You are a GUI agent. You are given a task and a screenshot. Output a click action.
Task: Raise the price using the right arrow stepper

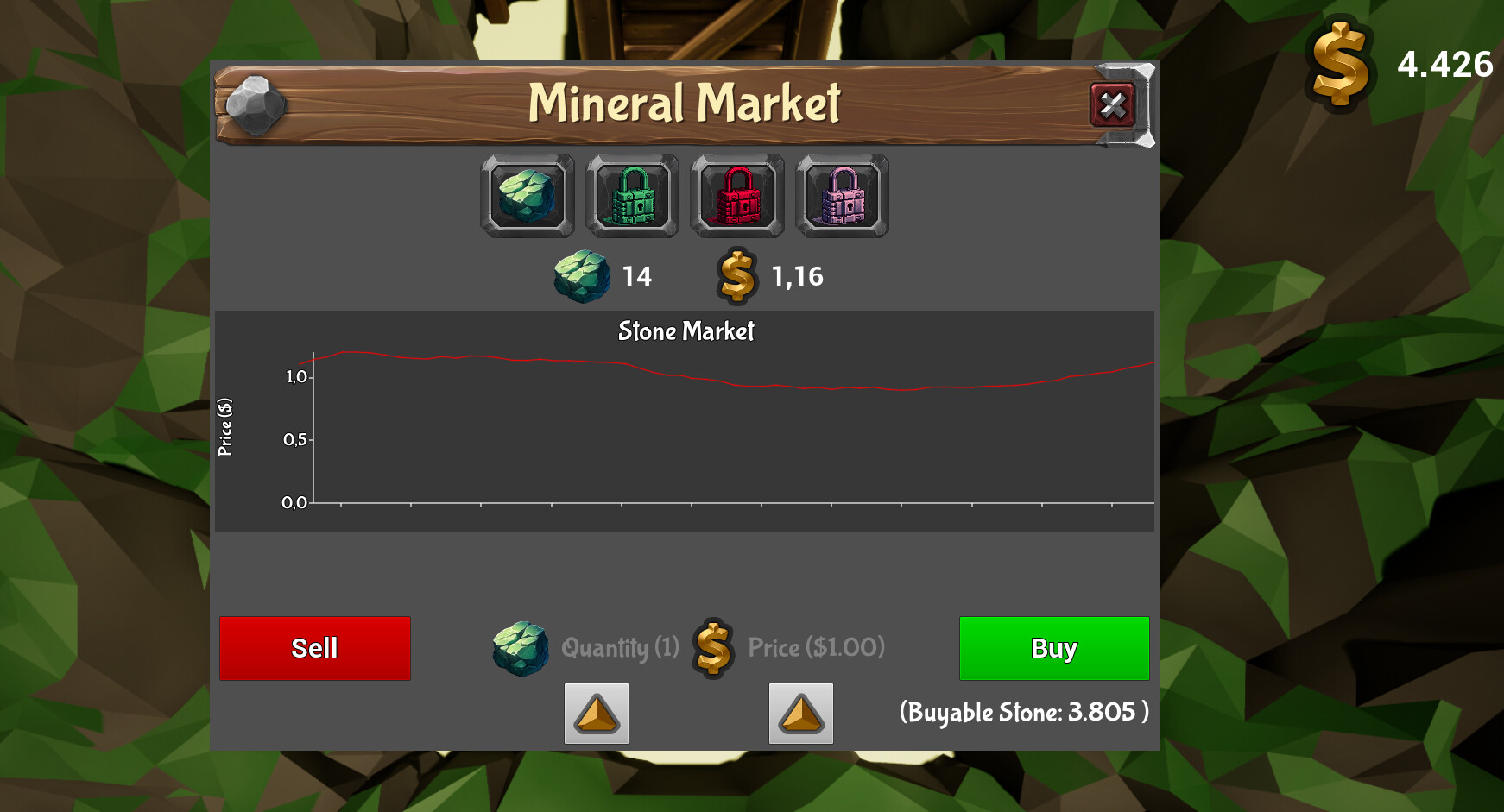(800, 714)
